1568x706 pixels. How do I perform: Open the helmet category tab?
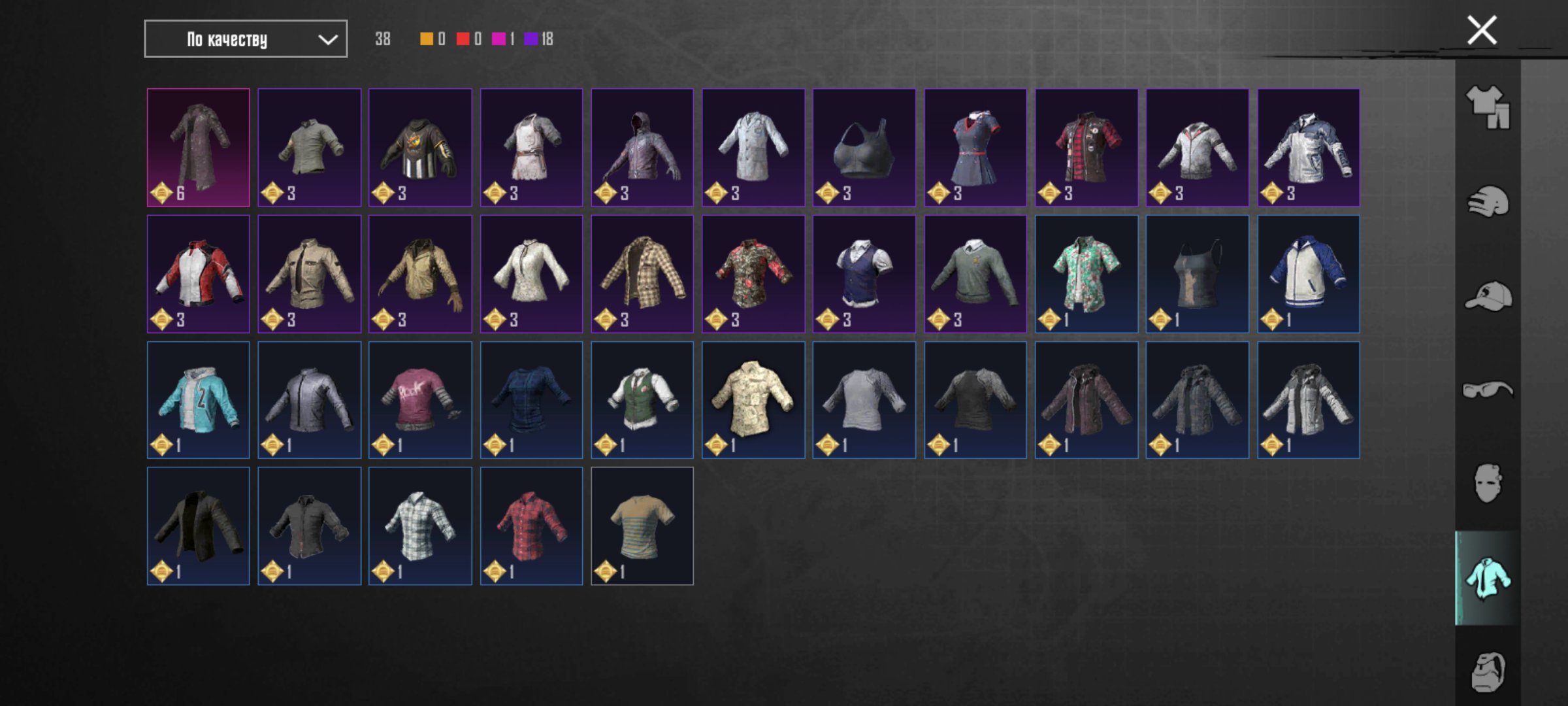[x=1488, y=201]
